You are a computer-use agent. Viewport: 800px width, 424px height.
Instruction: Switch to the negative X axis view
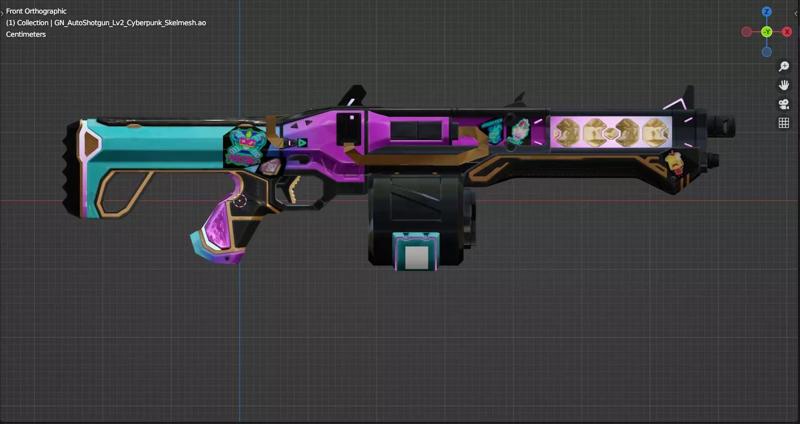pos(747,32)
